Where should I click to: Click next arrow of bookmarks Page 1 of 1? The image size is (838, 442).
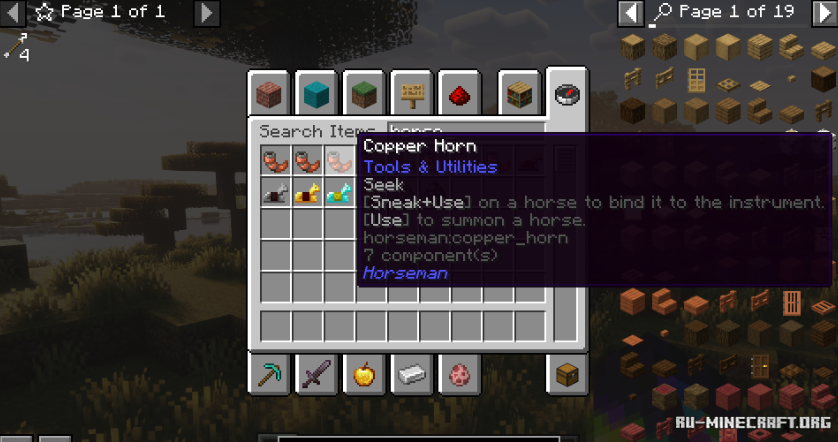point(205,13)
